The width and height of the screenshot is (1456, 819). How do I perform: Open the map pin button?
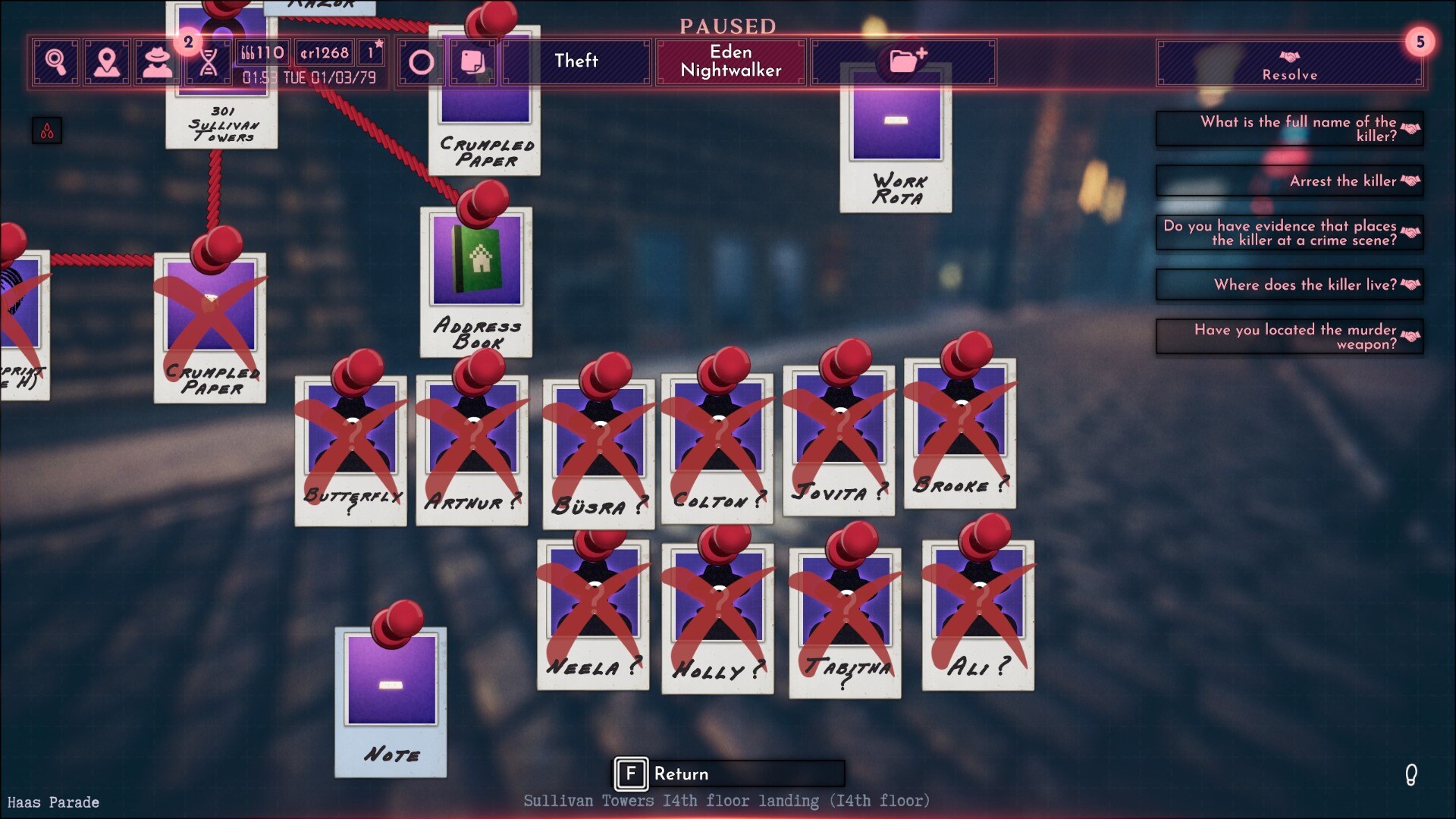107,61
